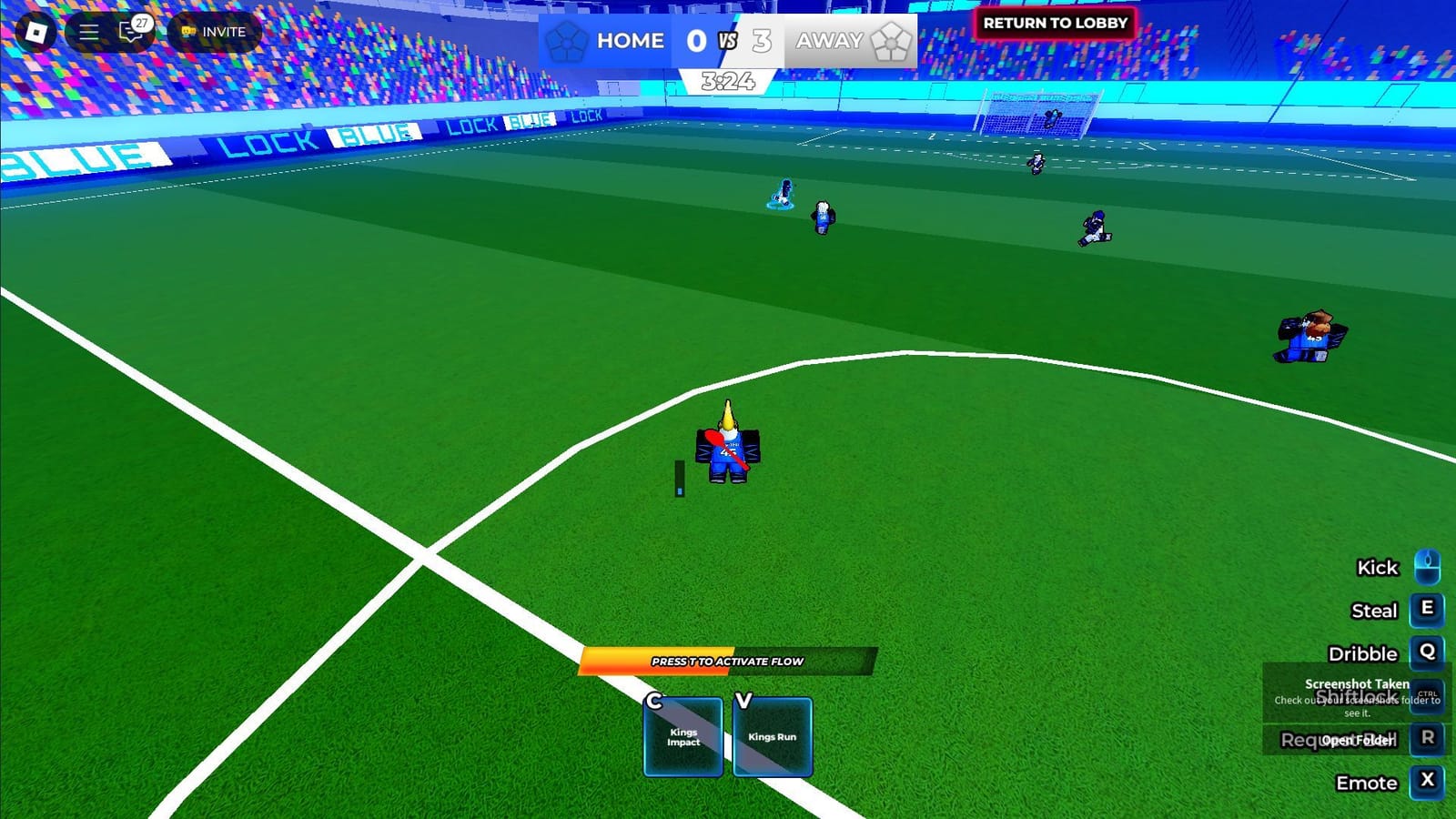Select the HOME team label on the scoreboard
This screenshot has height=819, width=1456.
pyautogui.click(x=630, y=41)
